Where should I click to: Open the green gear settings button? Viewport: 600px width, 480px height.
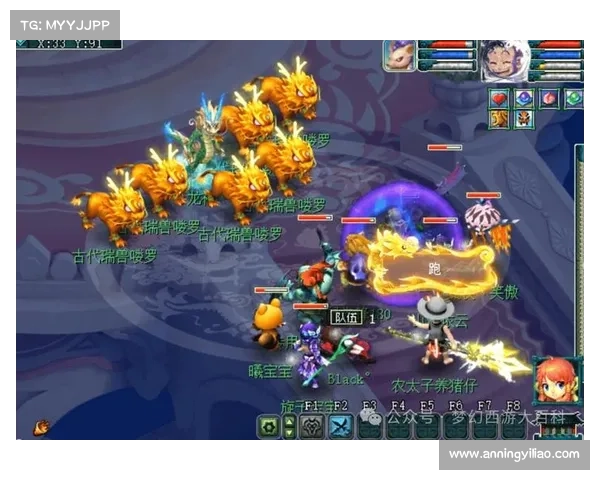pos(268,426)
